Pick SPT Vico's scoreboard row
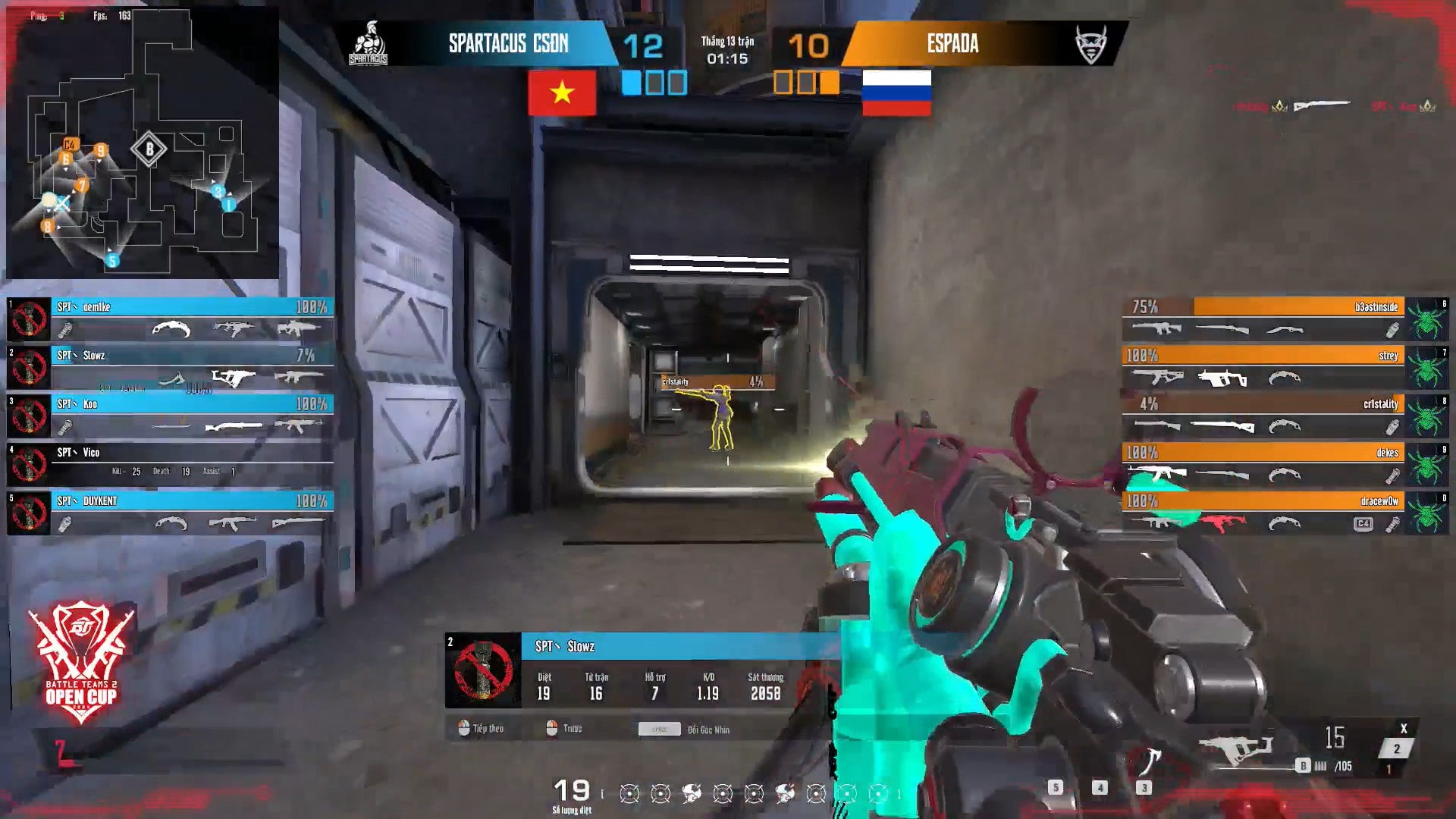The height and width of the screenshot is (819, 1456). click(171, 464)
